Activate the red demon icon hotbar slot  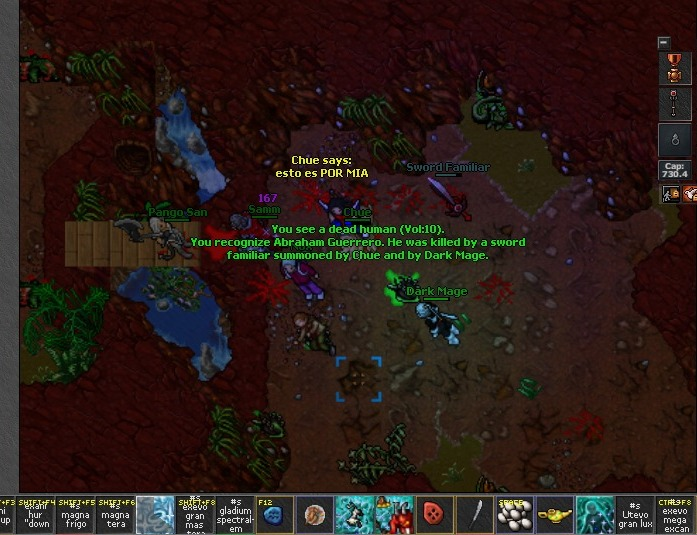[x=395, y=514]
